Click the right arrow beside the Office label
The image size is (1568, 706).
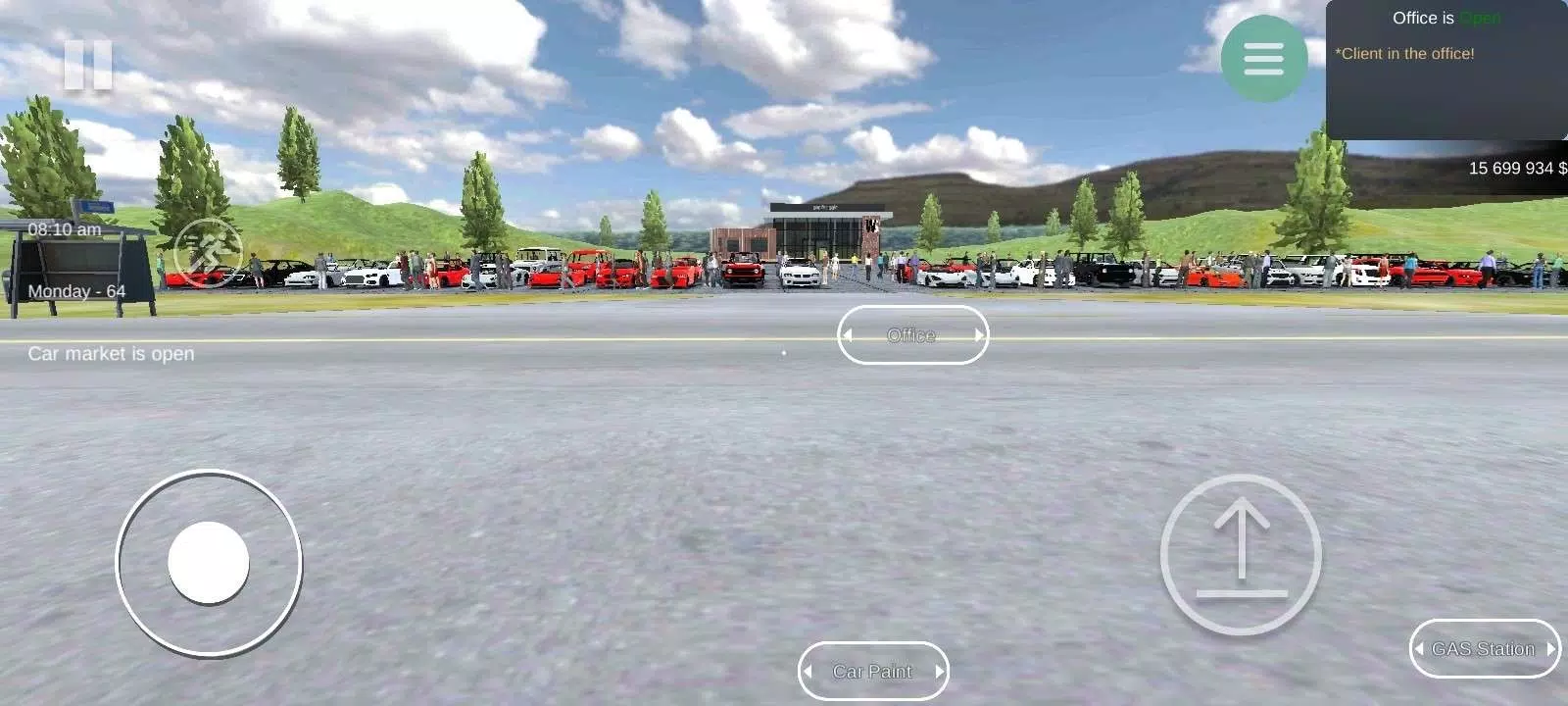(979, 336)
